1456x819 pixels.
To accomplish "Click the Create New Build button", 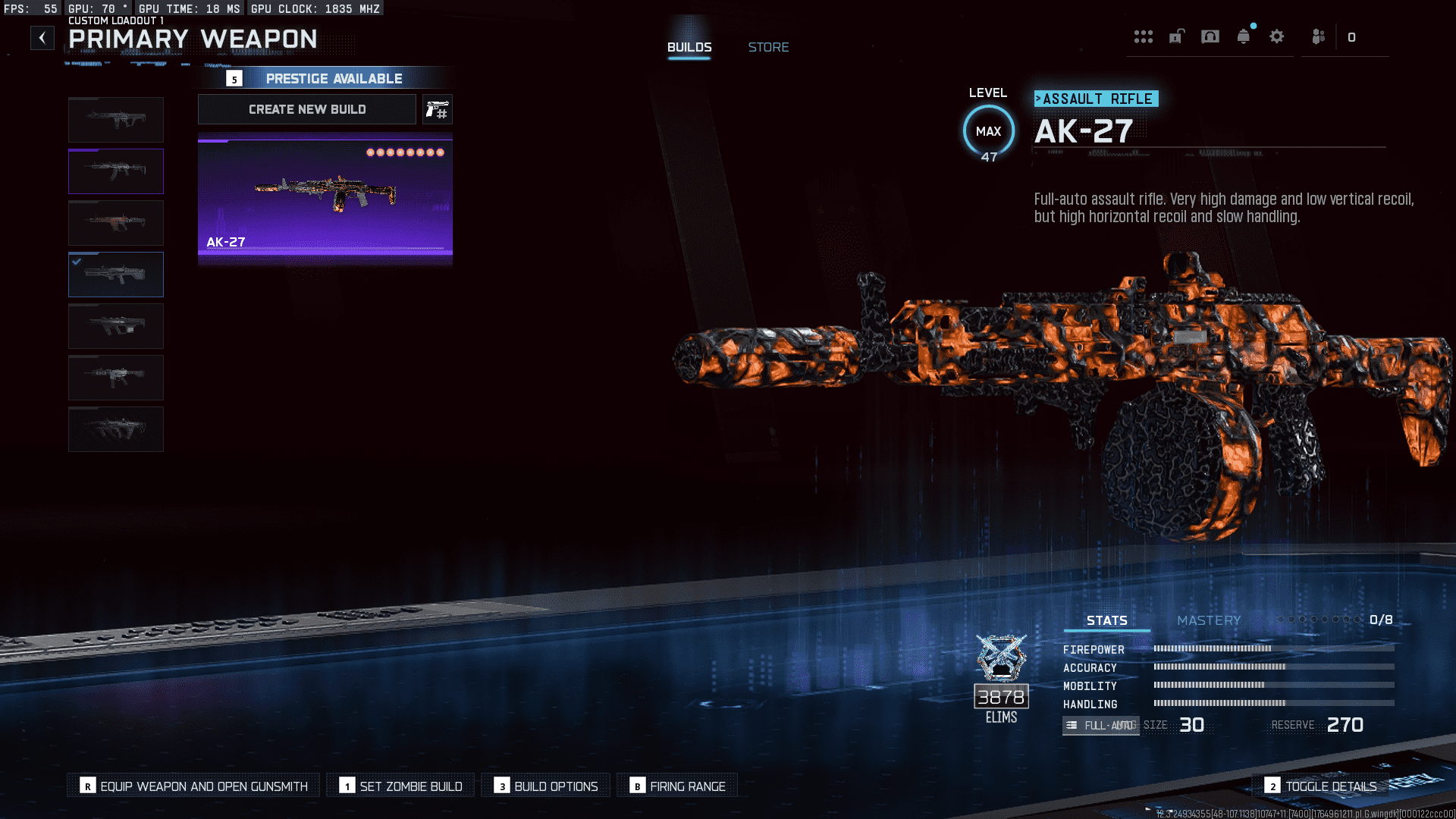I will coord(306,108).
